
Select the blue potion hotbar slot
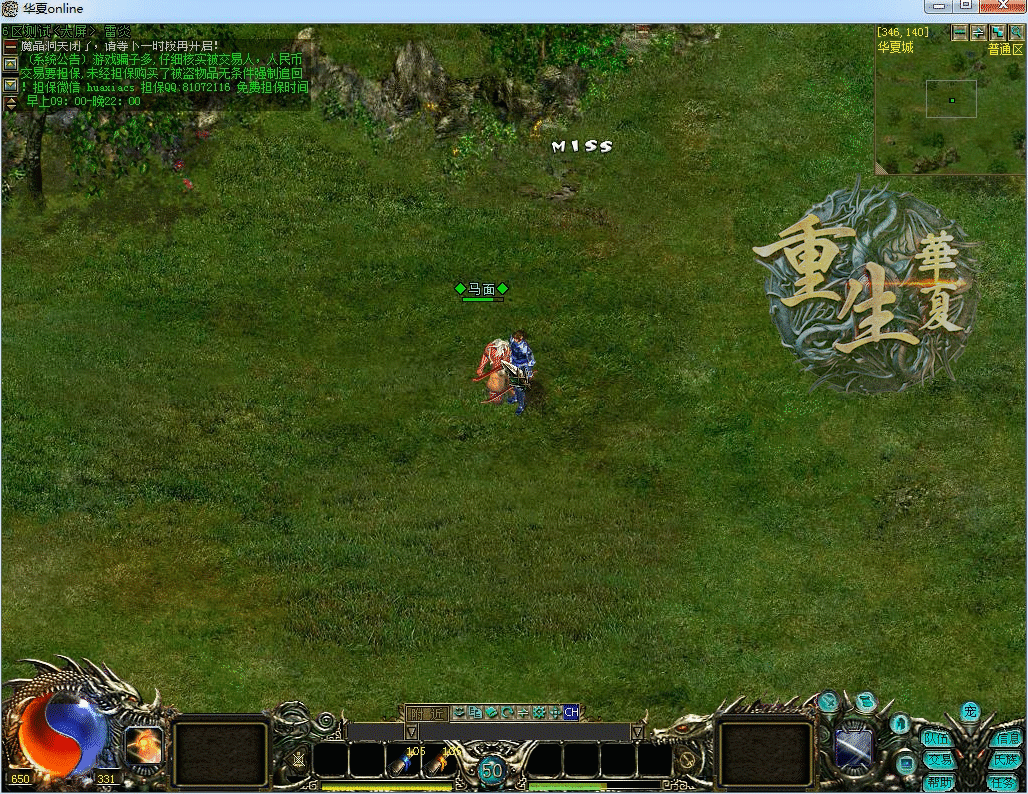click(404, 763)
